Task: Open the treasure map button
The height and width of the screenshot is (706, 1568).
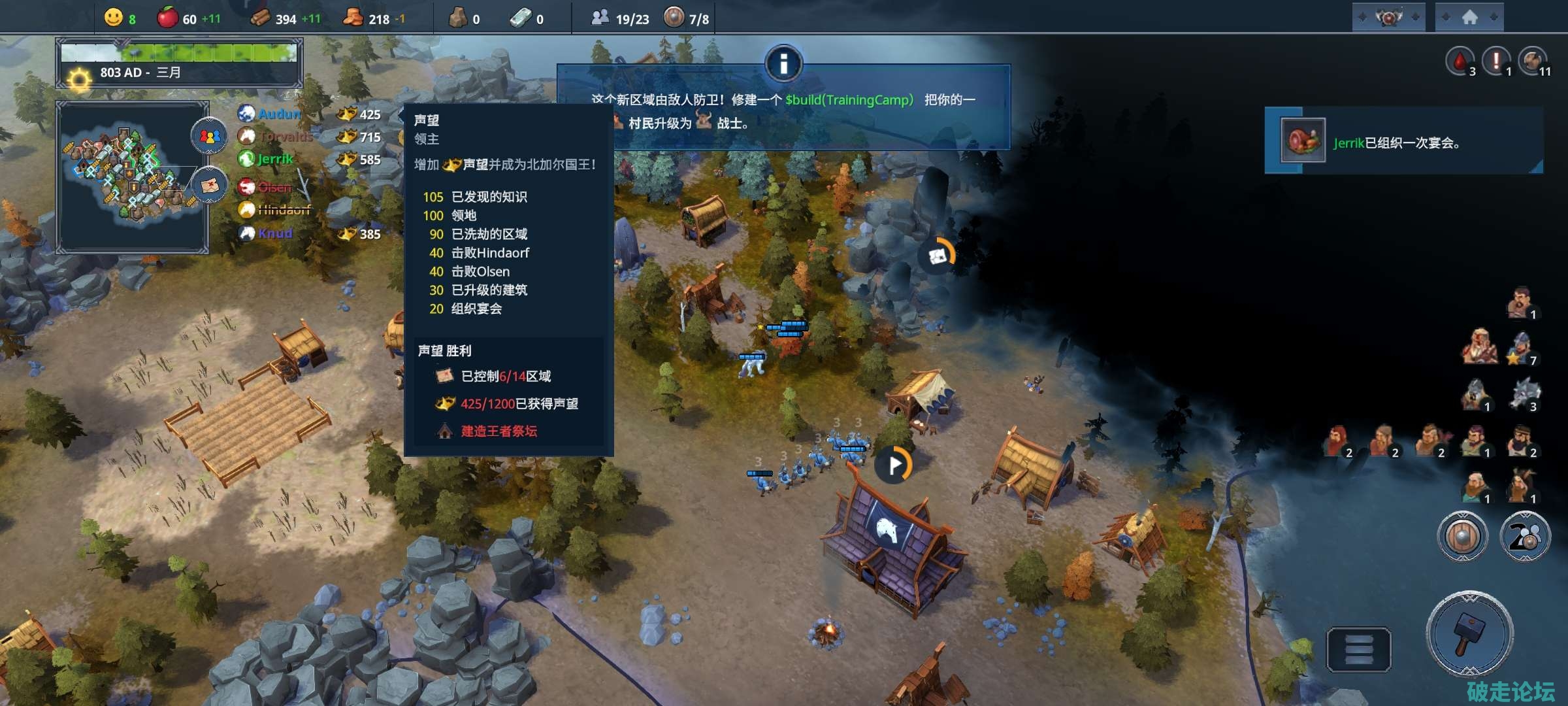Action: pos(208,185)
